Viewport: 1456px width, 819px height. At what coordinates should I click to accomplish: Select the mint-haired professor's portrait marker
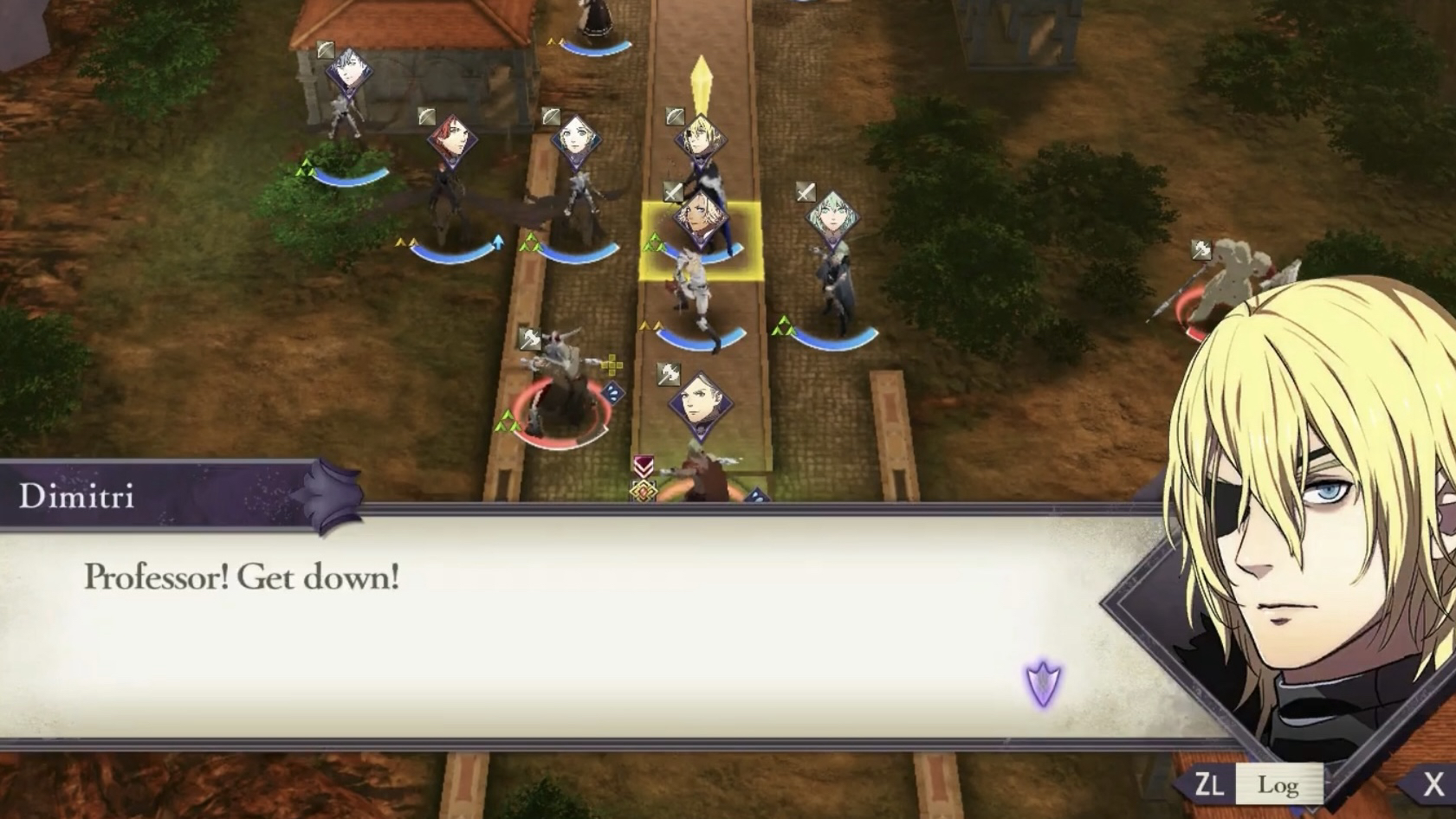coord(832,217)
